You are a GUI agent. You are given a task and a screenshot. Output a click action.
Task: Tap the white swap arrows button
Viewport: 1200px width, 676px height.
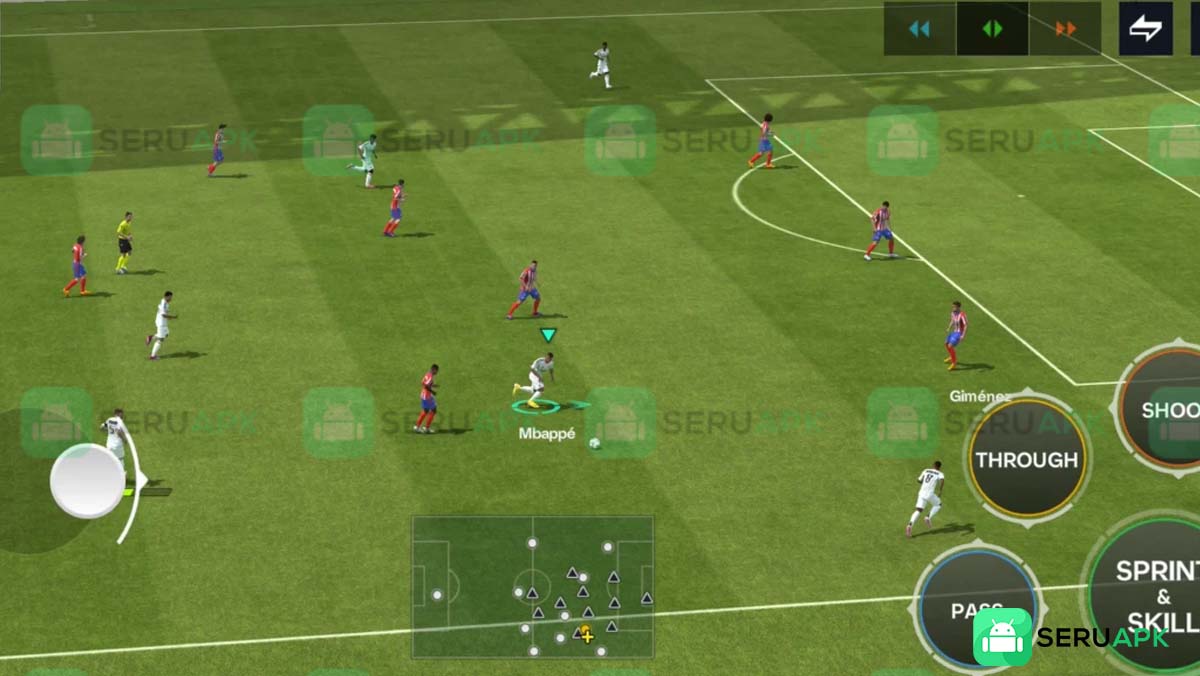(1145, 29)
